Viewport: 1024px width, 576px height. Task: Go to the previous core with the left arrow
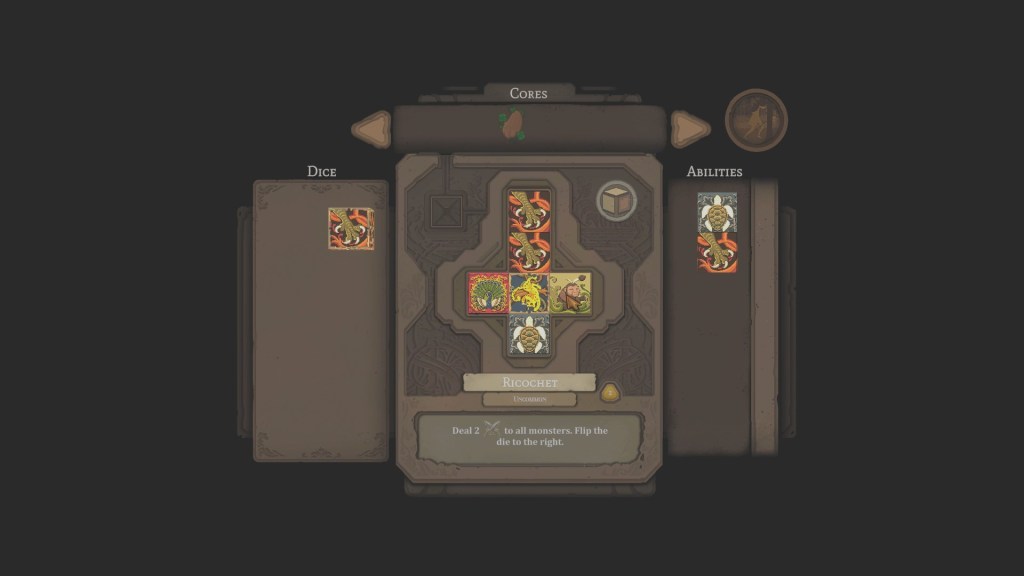point(372,129)
